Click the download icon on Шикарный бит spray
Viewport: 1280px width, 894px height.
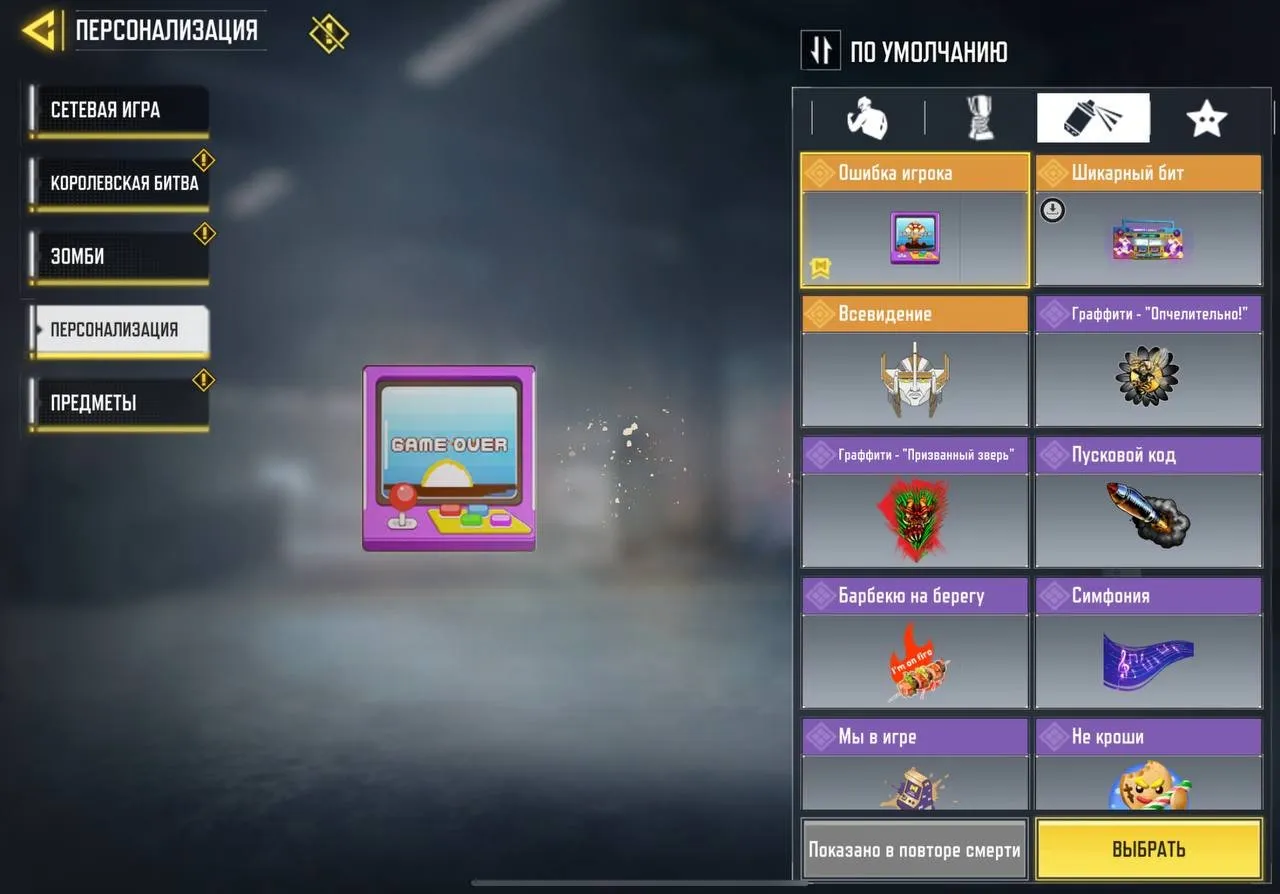1051,210
